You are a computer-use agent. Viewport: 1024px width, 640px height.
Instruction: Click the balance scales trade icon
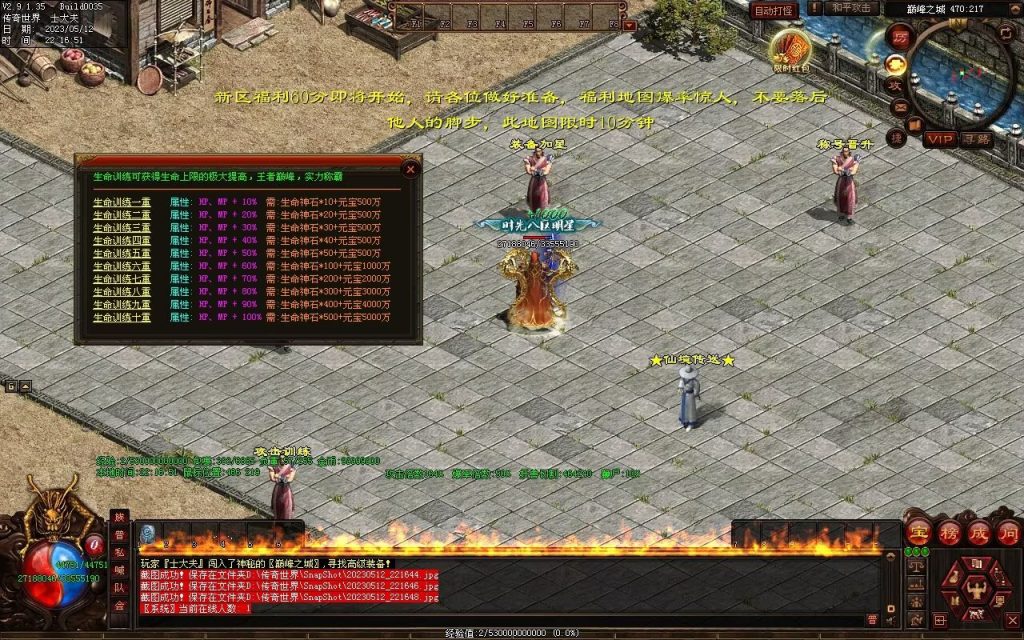click(916, 565)
